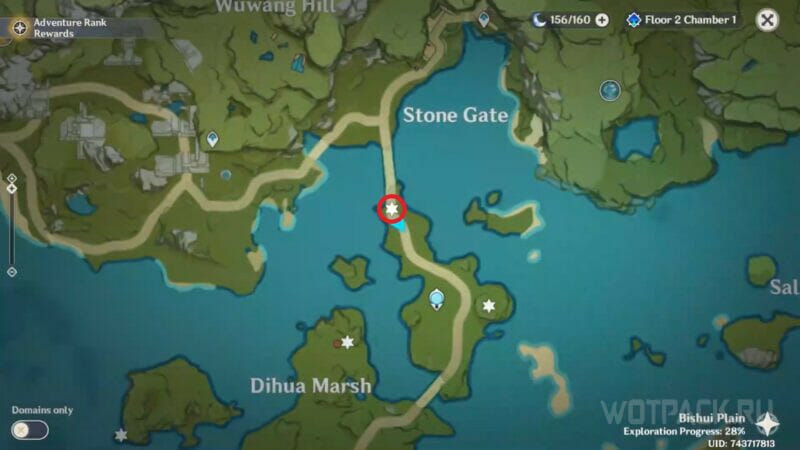
Task: Select the red-circled star marker on the map
Action: 391,208
